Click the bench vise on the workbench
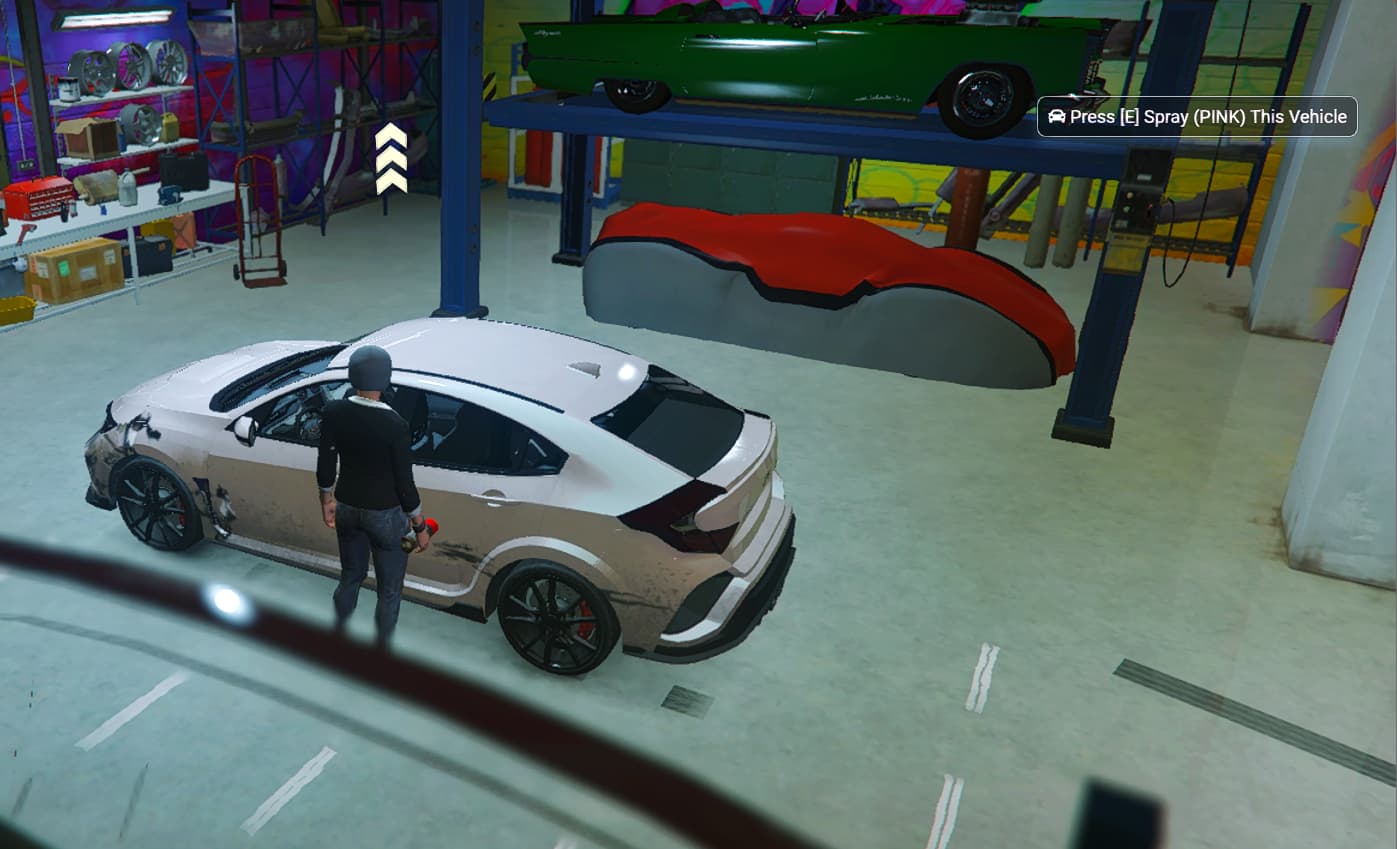The width and height of the screenshot is (1397, 849). [169, 194]
